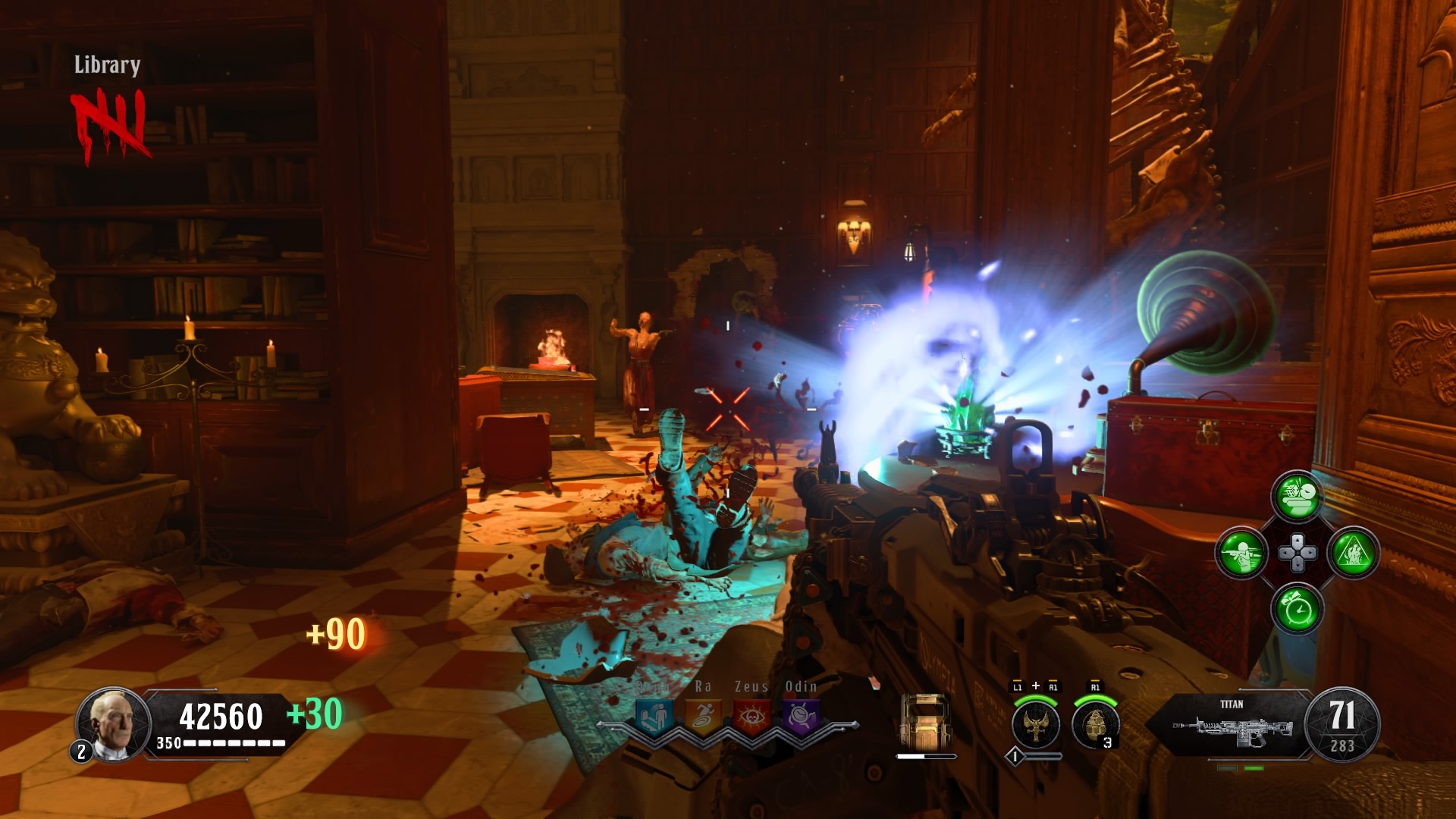Activate the winged special weapon icon
The width and height of the screenshot is (1456, 819).
click(1035, 723)
